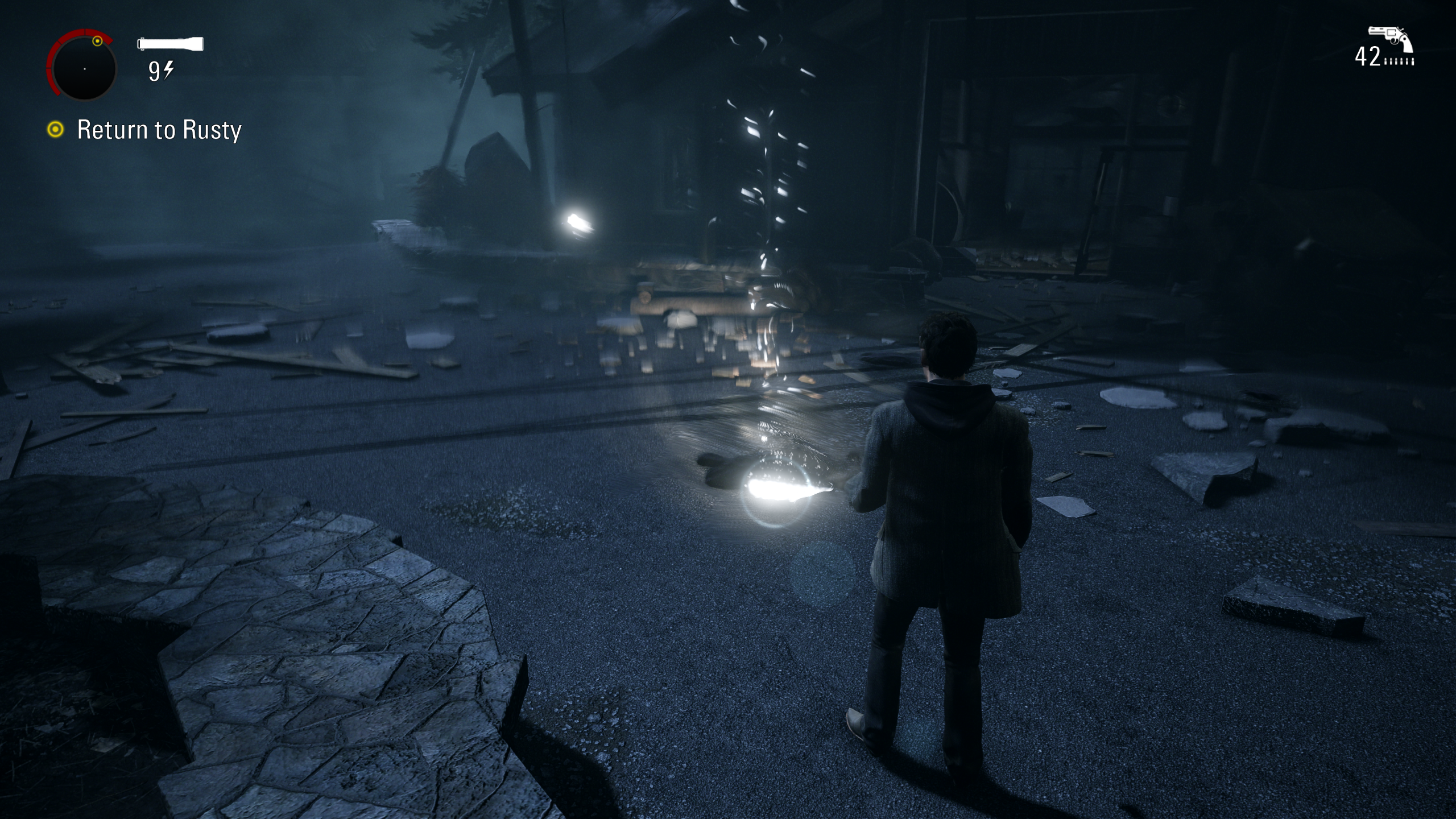Open the Return to Rusty objective
The image size is (1456, 819).
click(159, 130)
